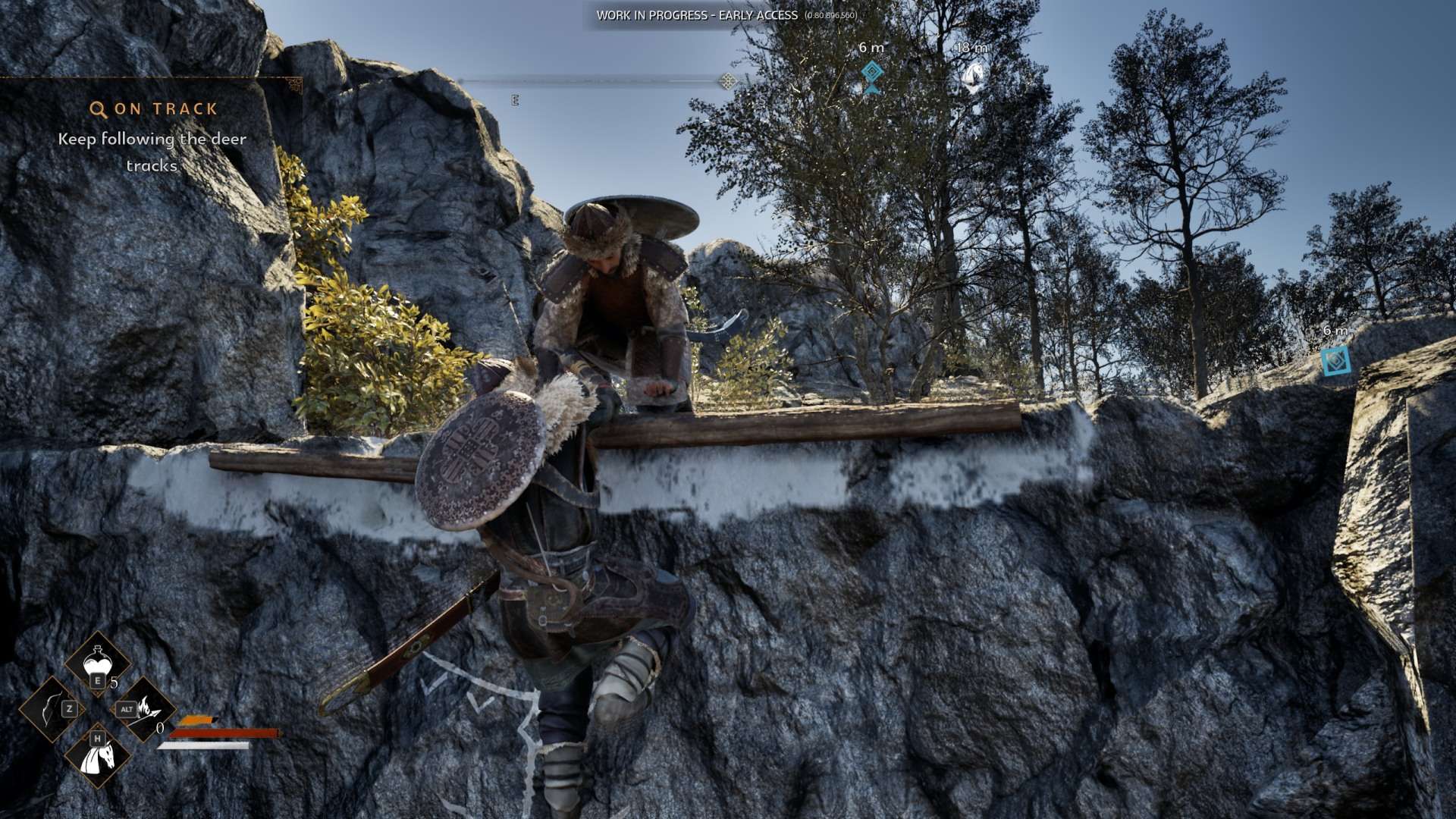Viewport: 1456px width, 819px height.
Task: Choose the bow weapon slot
Action: 52,709
